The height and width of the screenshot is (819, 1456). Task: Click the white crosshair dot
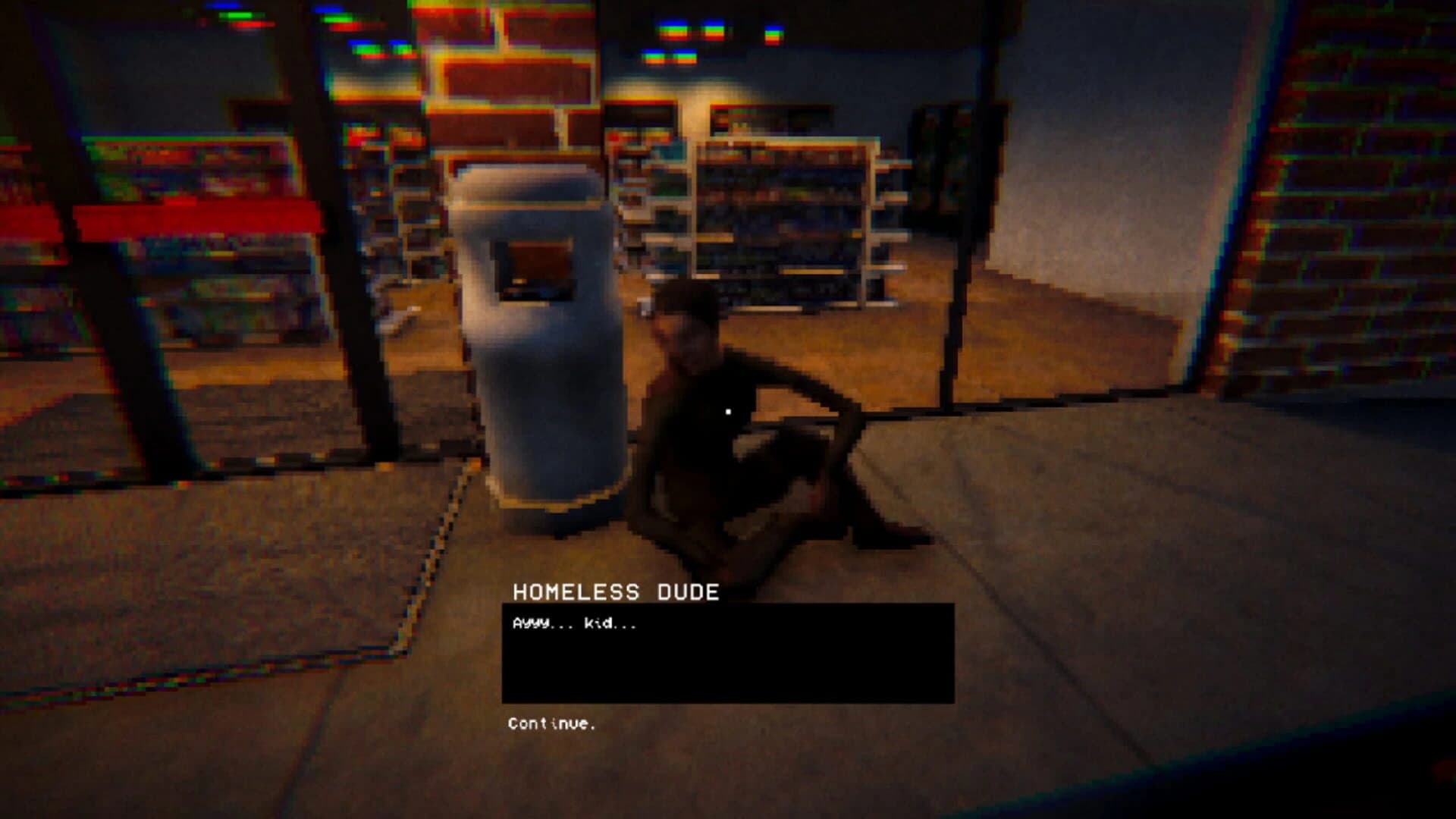728,410
